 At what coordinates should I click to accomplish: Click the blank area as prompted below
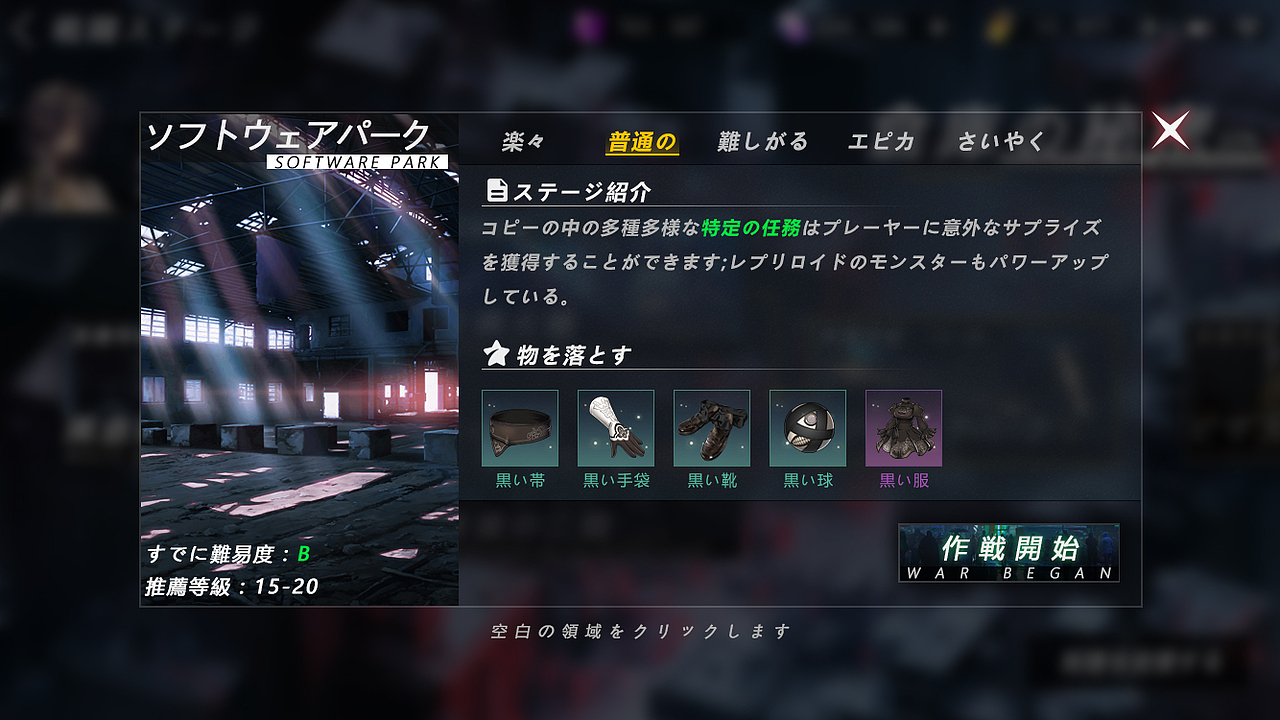click(x=640, y=630)
